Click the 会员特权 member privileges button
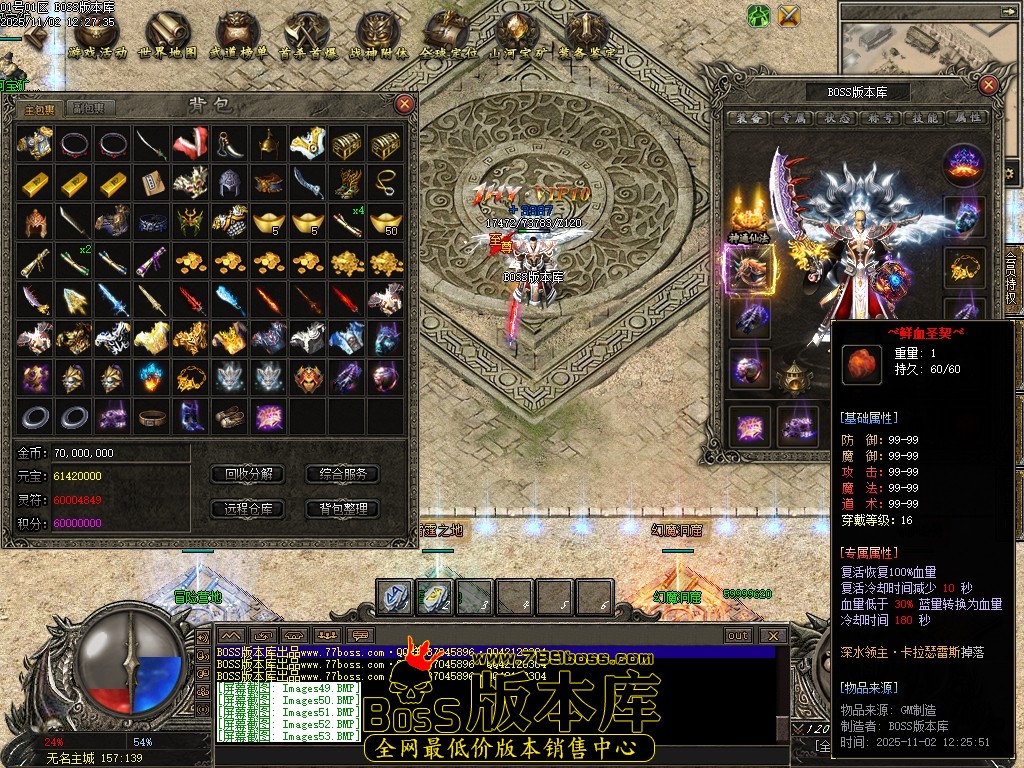 (x=1012, y=284)
